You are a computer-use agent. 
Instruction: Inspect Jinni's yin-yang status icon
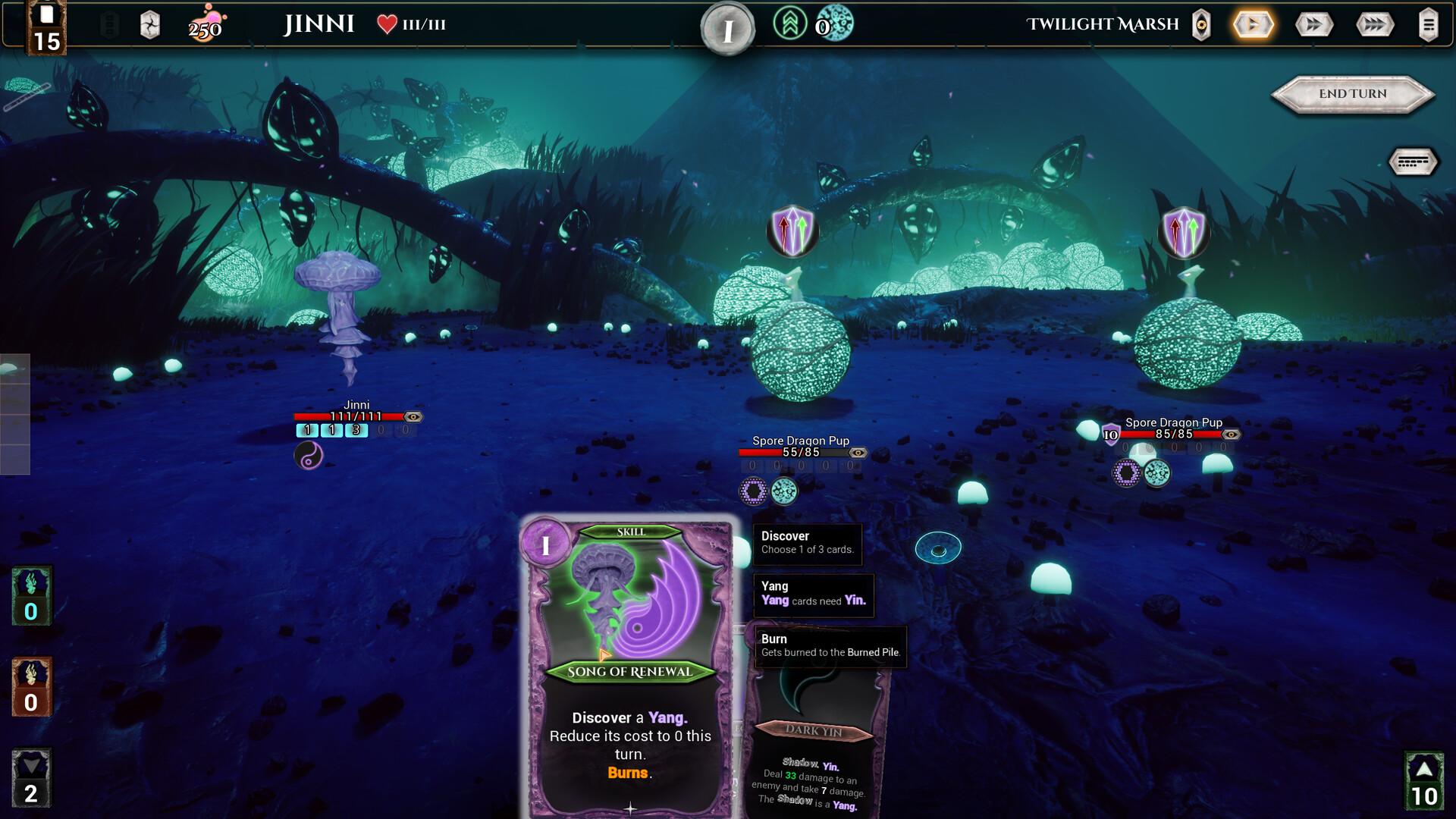(308, 456)
